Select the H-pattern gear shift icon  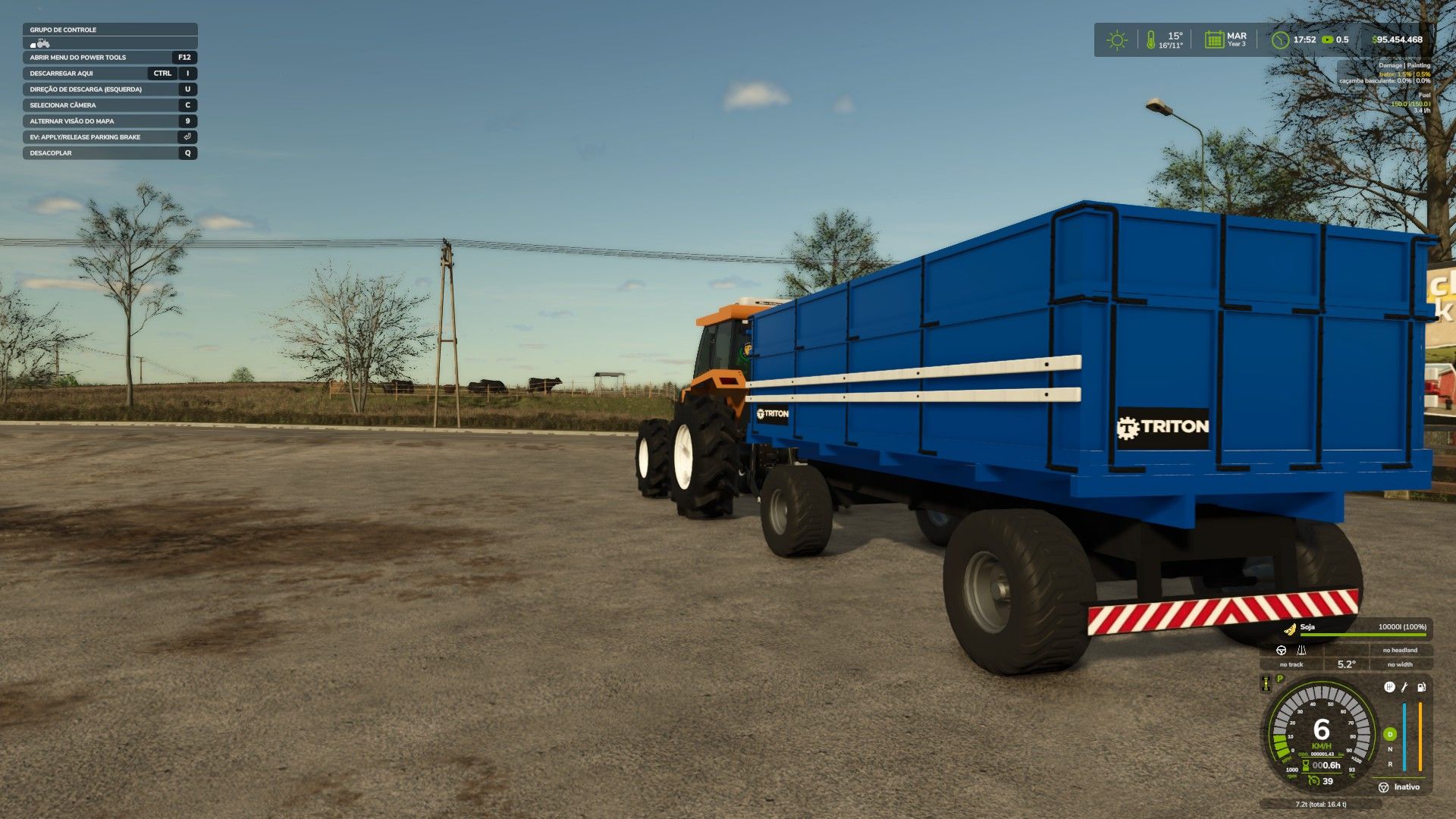[1390, 687]
